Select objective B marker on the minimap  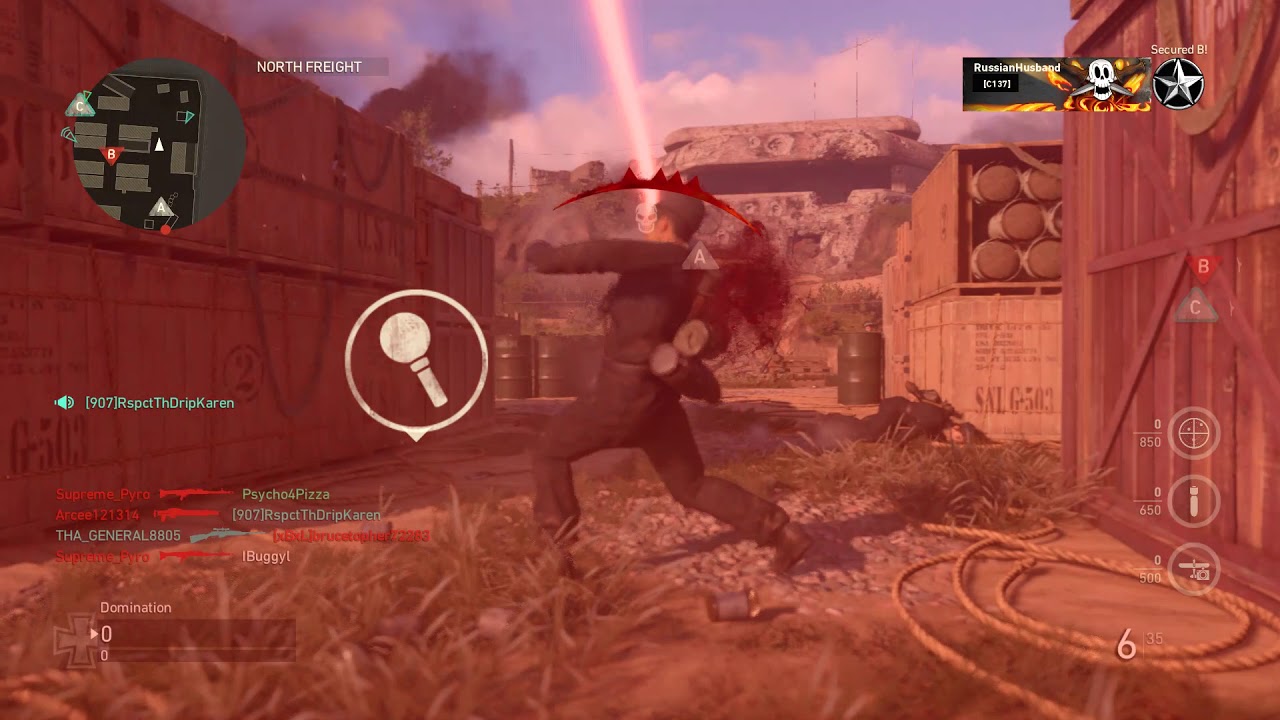[x=112, y=155]
